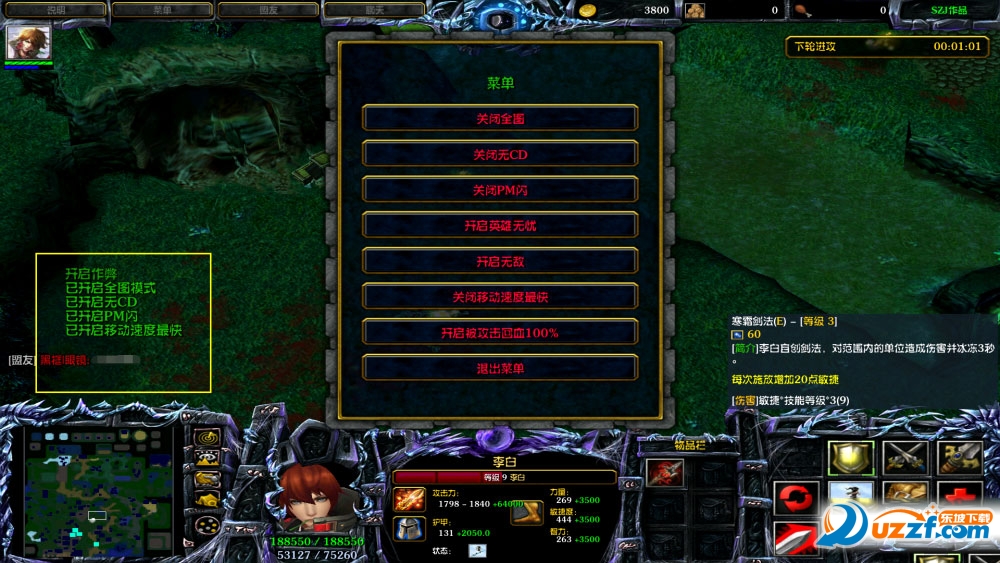The image size is (1000, 563).
Task: Activate the red circular arrows ability
Action: tap(797, 497)
